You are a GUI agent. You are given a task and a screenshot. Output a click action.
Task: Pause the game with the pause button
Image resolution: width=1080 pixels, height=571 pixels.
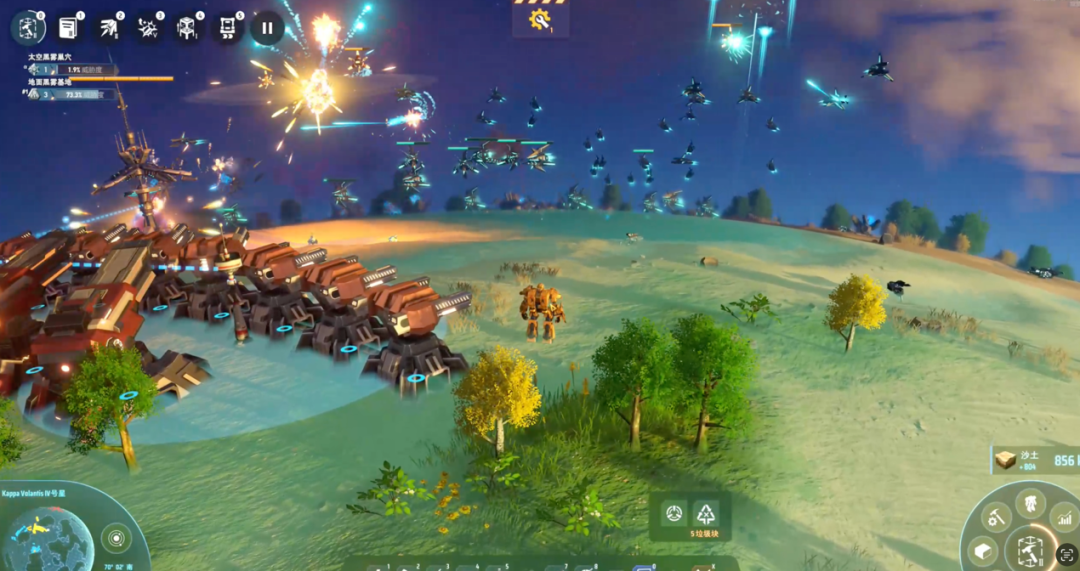point(267,27)
